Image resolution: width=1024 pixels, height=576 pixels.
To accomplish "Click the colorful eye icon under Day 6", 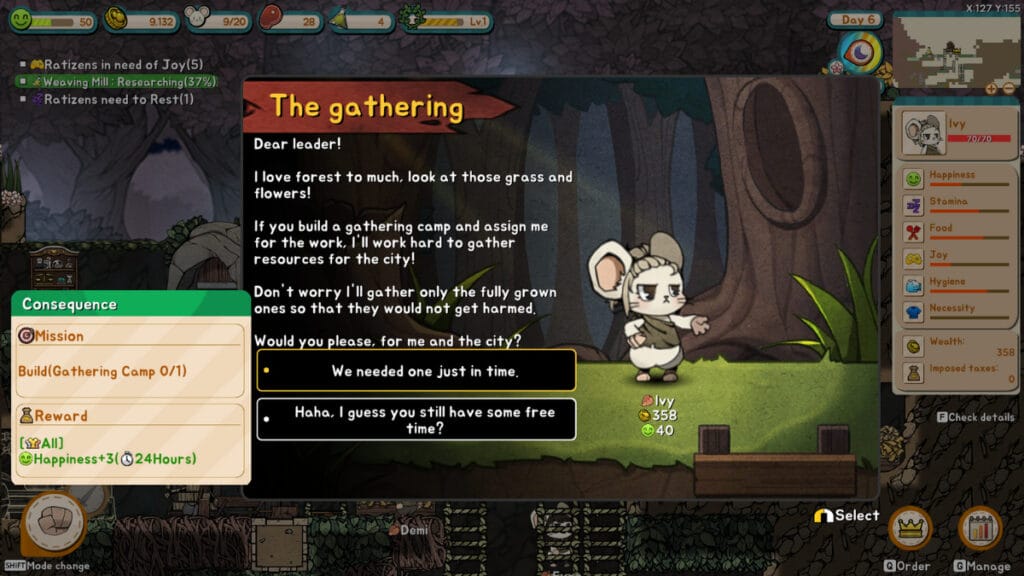I will point(859,51).
